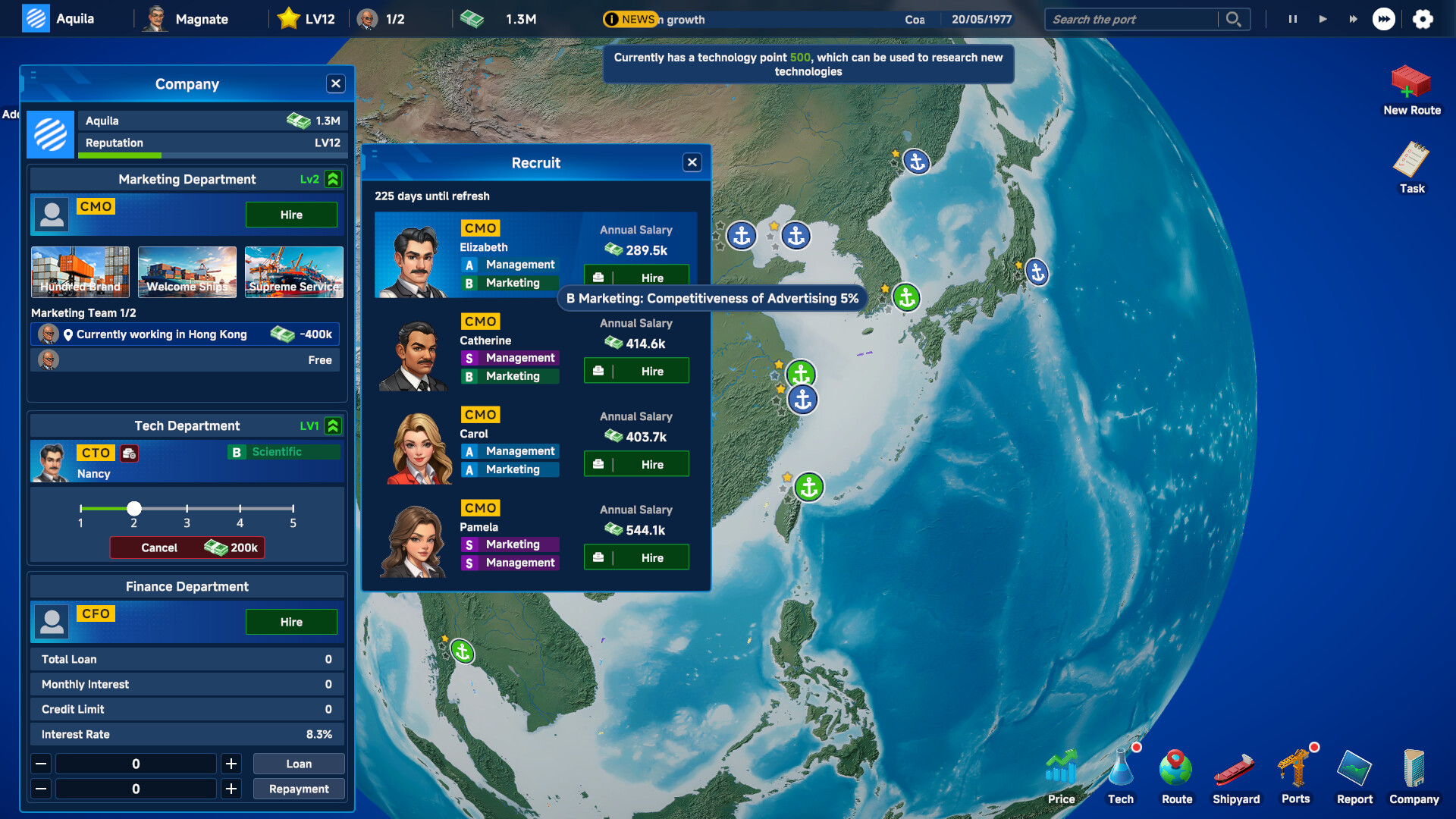Choose the Welcome Ships campaign thumbnail
The height and width of the screenshot is (819, 1456).
(x=187, y=271)
